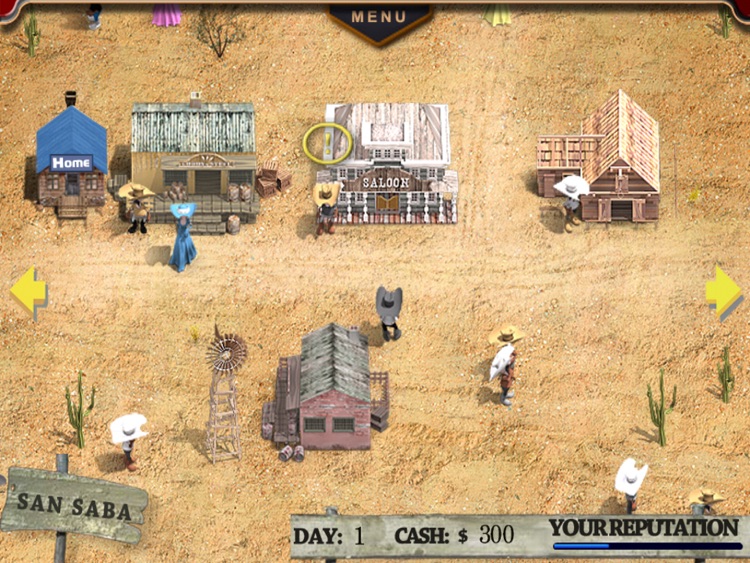750x563 pixels.
Task: Enter the blue-roofed Home building
Action: [71, 161]
